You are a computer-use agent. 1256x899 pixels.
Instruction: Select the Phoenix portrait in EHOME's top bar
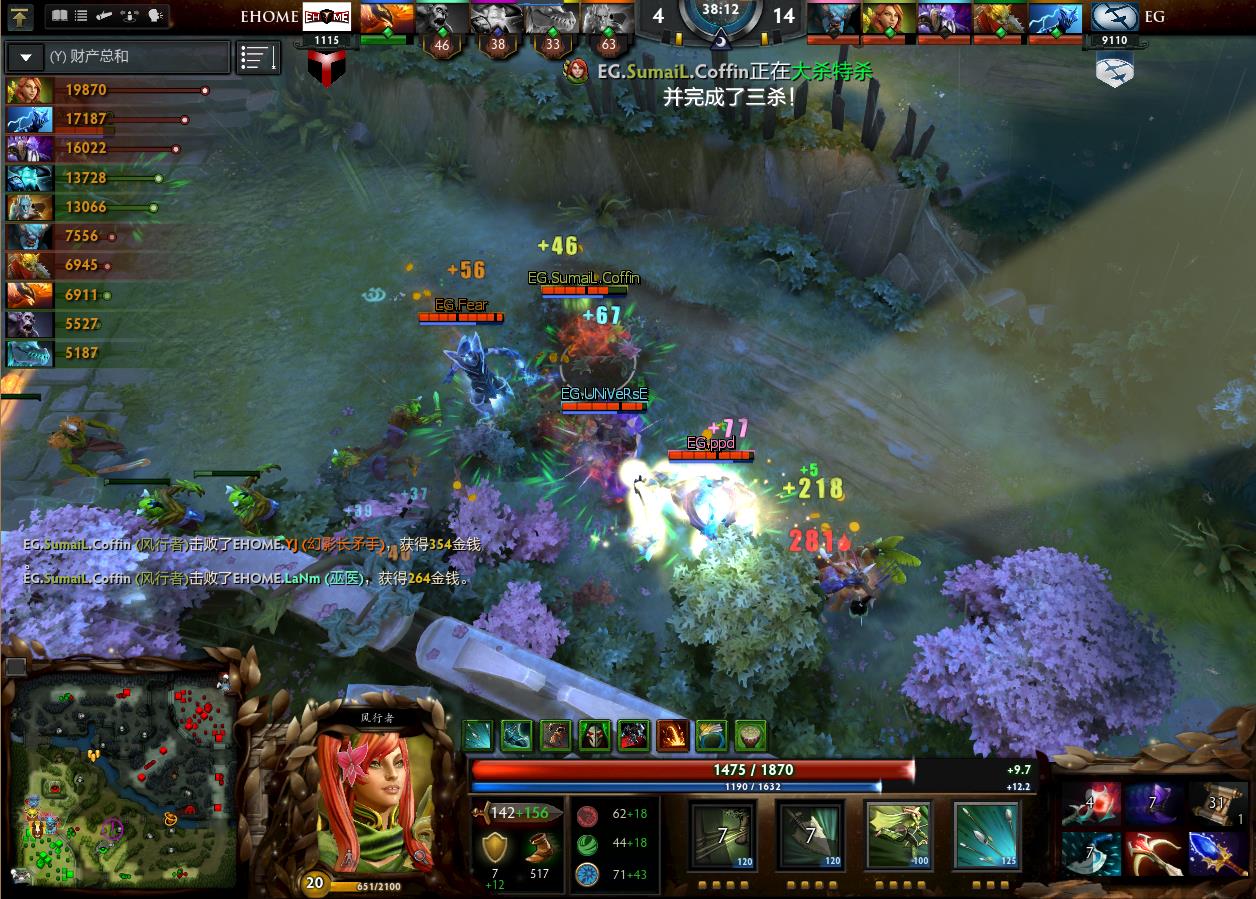[385, 17]
